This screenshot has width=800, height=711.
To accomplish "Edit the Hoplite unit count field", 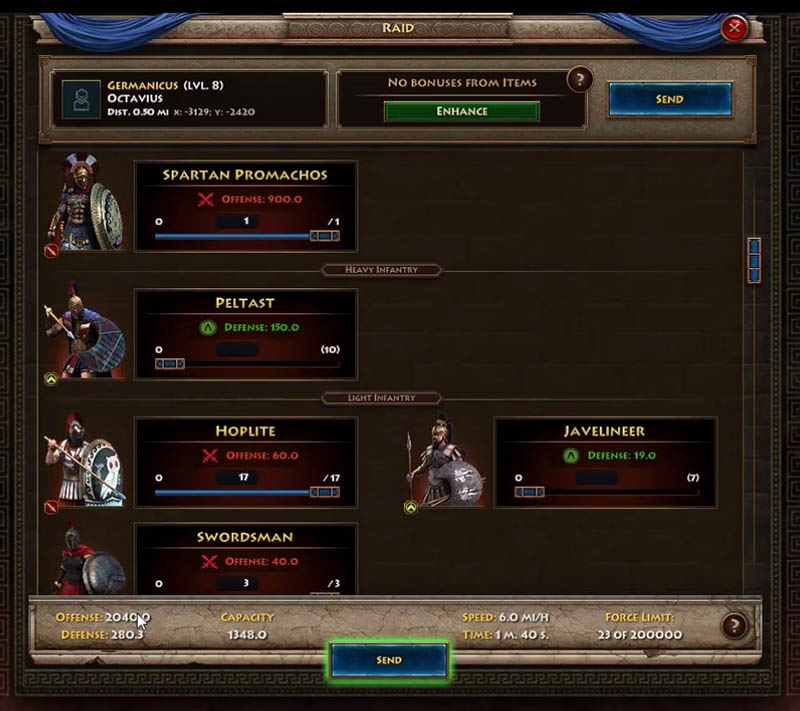I will 237,478.
